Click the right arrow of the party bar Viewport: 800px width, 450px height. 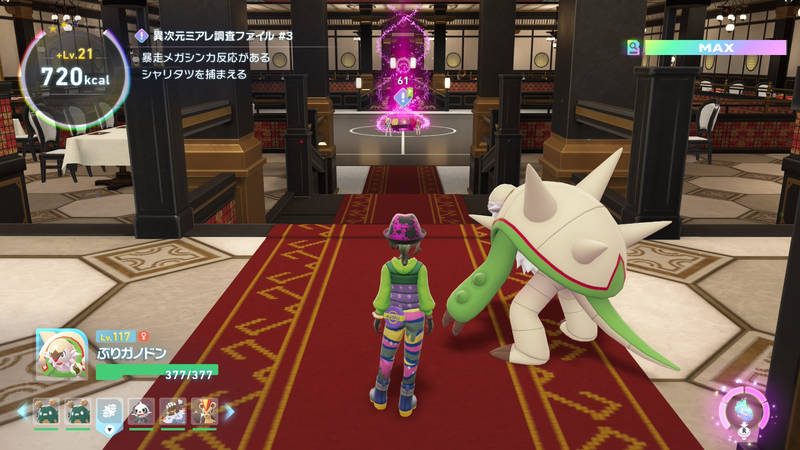point(228,411)
